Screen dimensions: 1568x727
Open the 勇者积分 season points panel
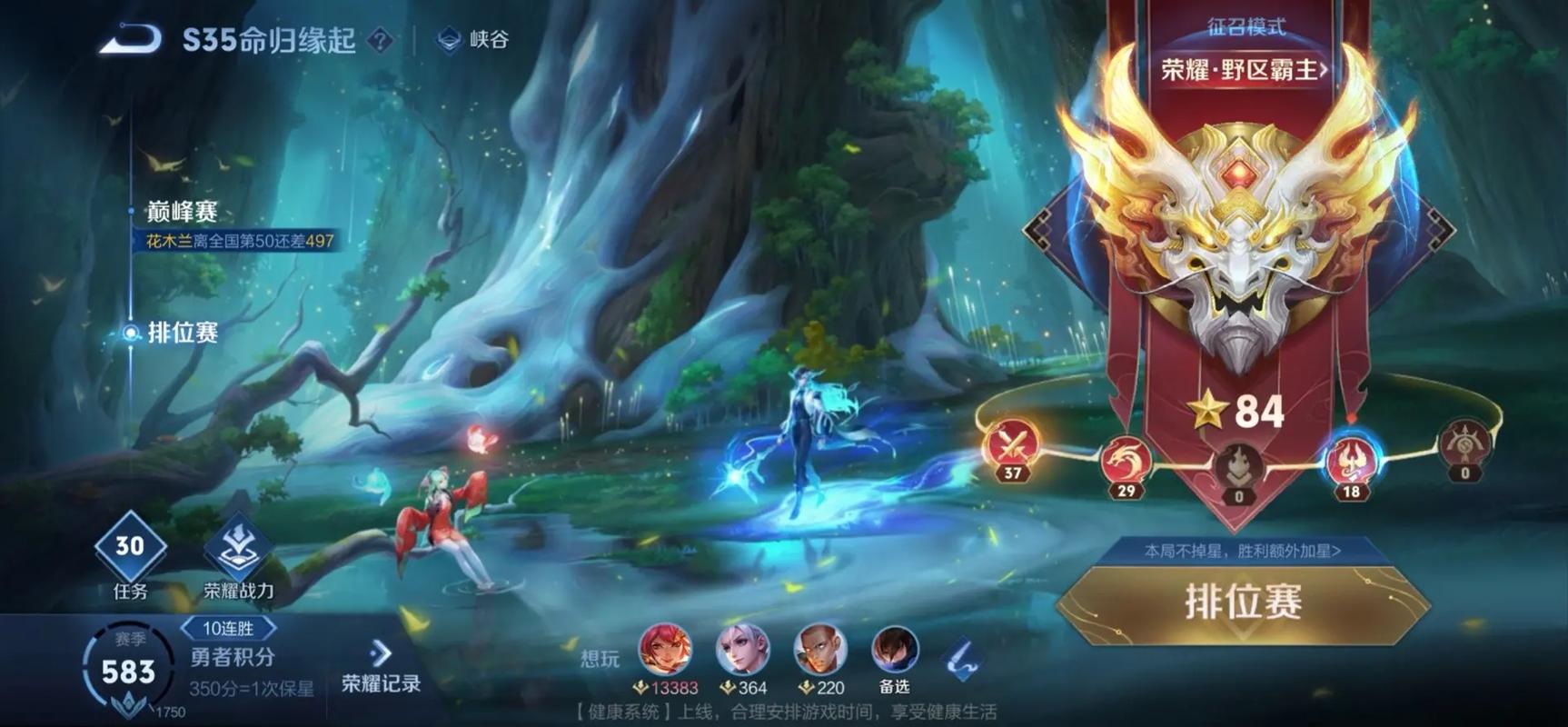coord(232,657)
